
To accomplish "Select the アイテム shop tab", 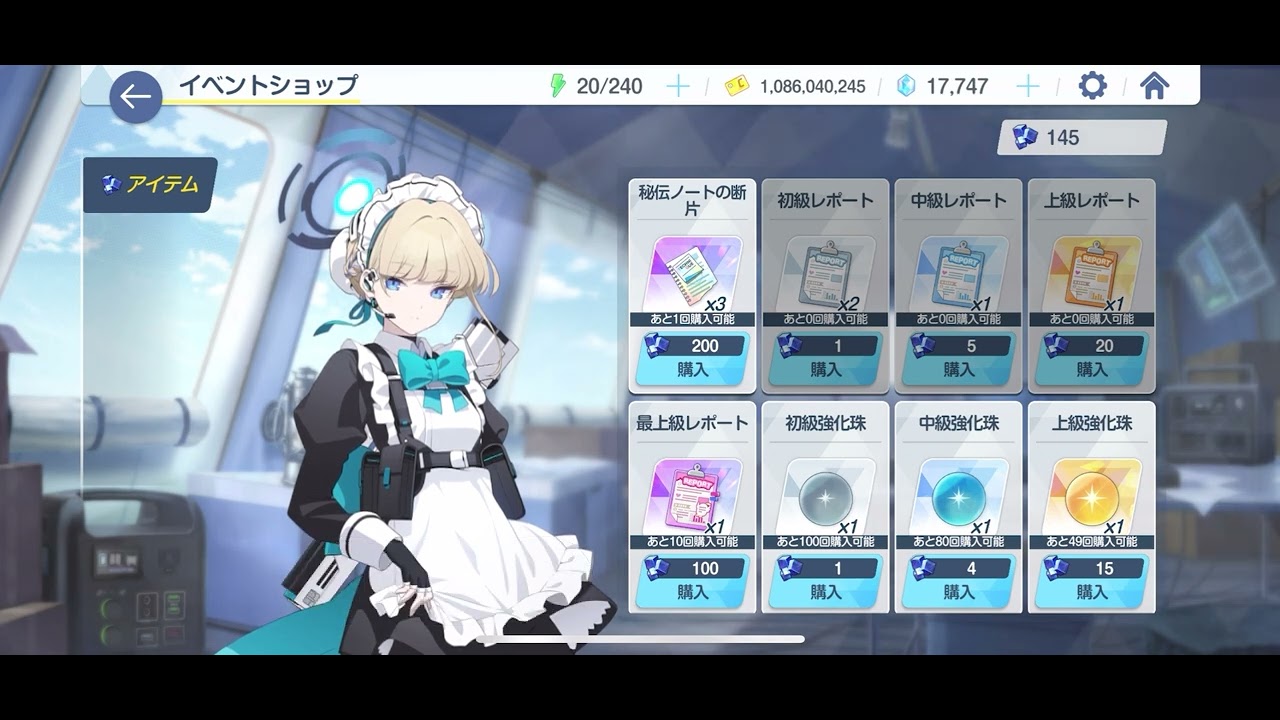I will 150,185.
